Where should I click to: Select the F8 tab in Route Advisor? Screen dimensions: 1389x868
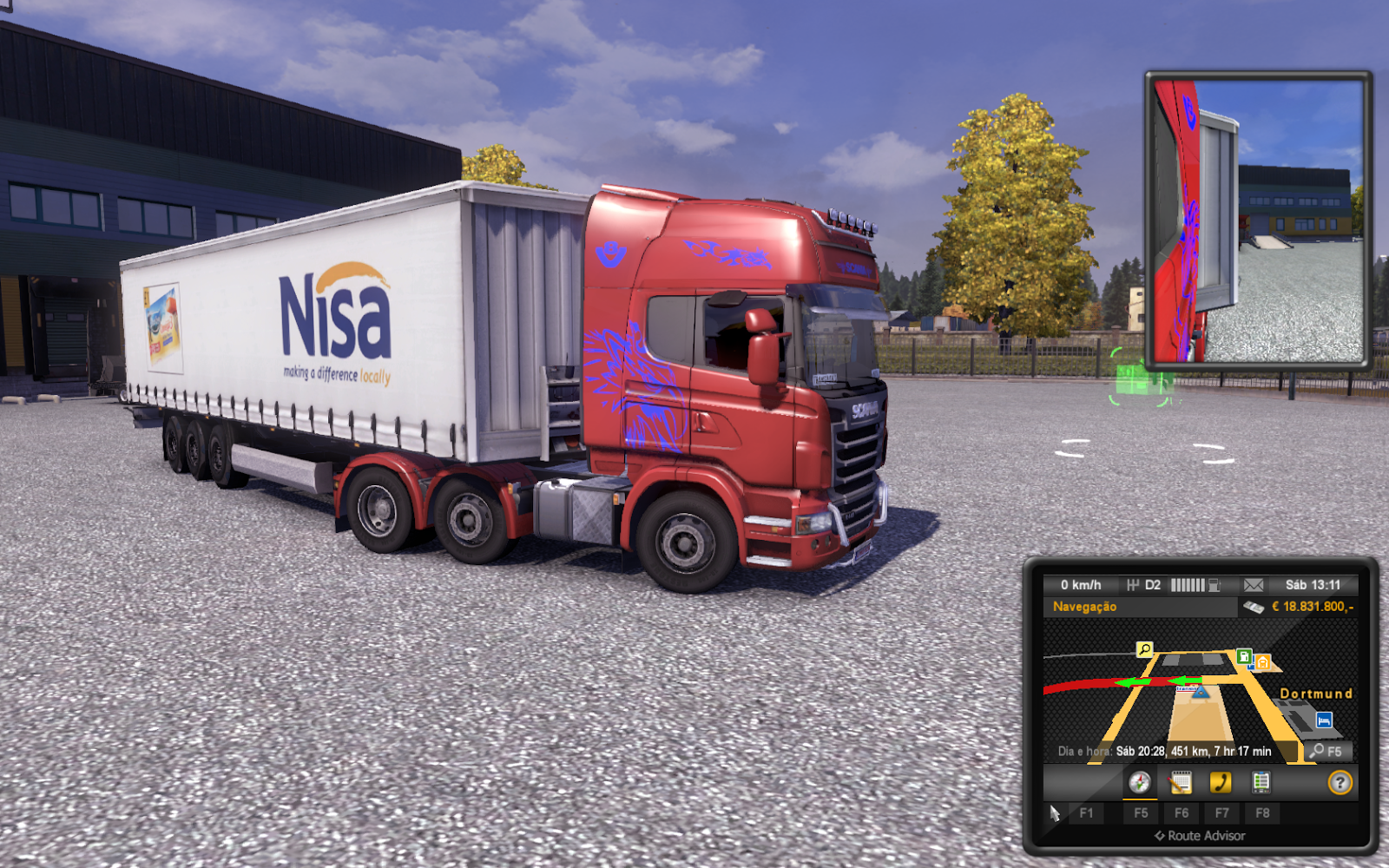pos(1263,812)
